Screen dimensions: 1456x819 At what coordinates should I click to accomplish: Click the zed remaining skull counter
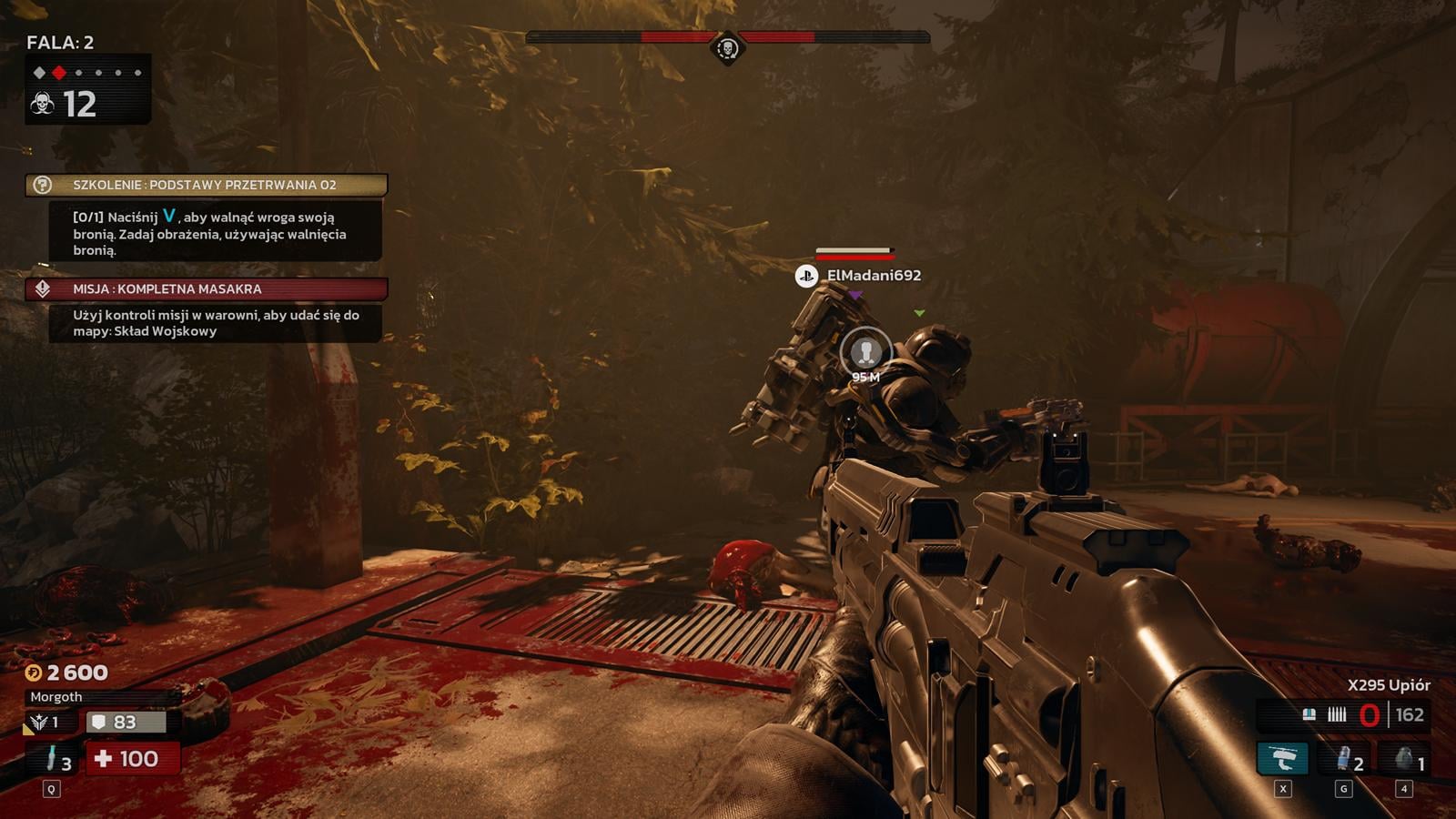64,105
